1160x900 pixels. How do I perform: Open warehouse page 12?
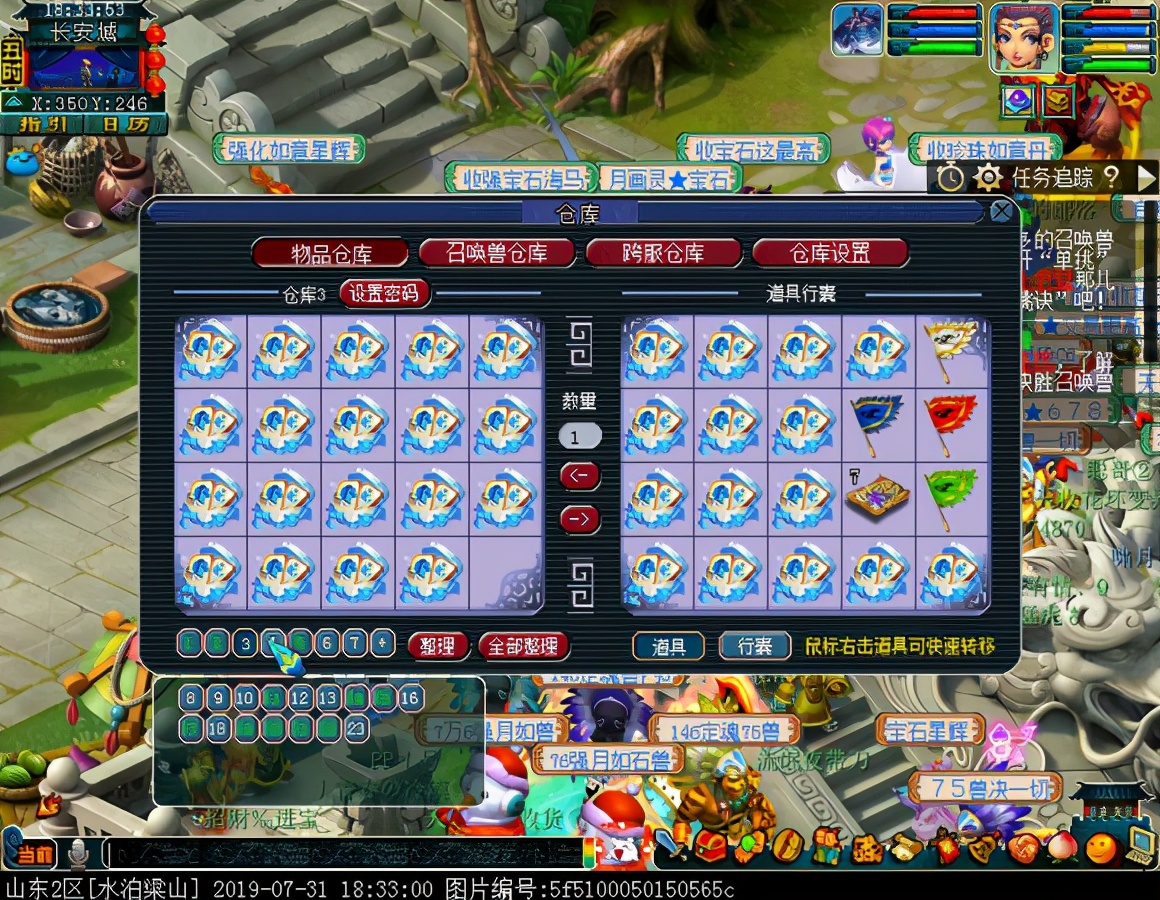[x=300, y=698]
